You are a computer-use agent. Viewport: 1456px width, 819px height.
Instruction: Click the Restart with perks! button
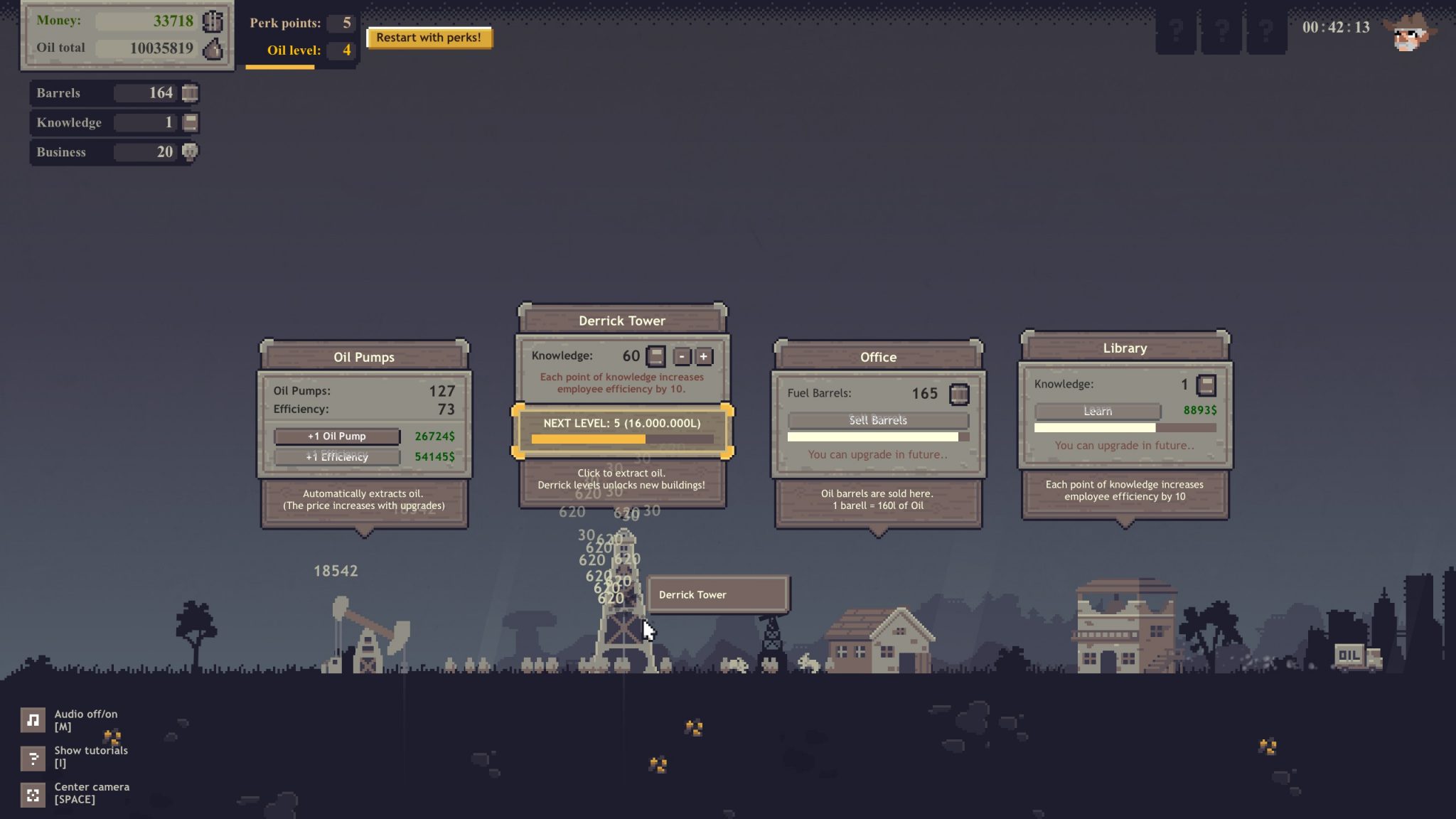(x=428, y=38)
